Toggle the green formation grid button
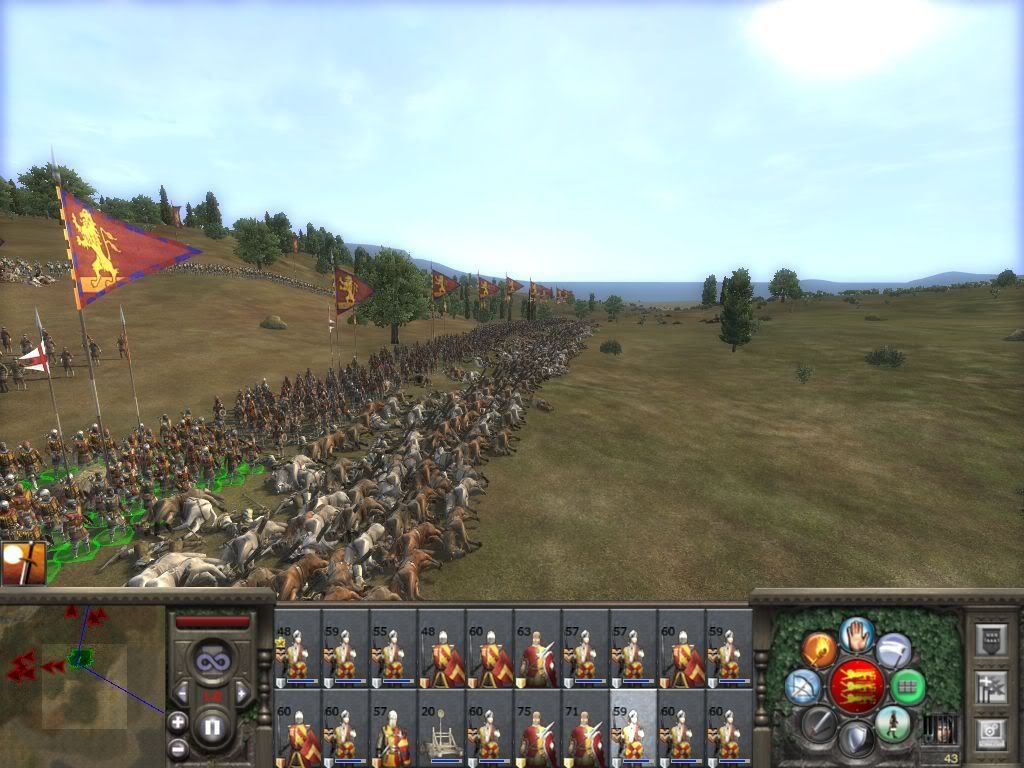Screen dimensions: 1024x768 [907, 686]
